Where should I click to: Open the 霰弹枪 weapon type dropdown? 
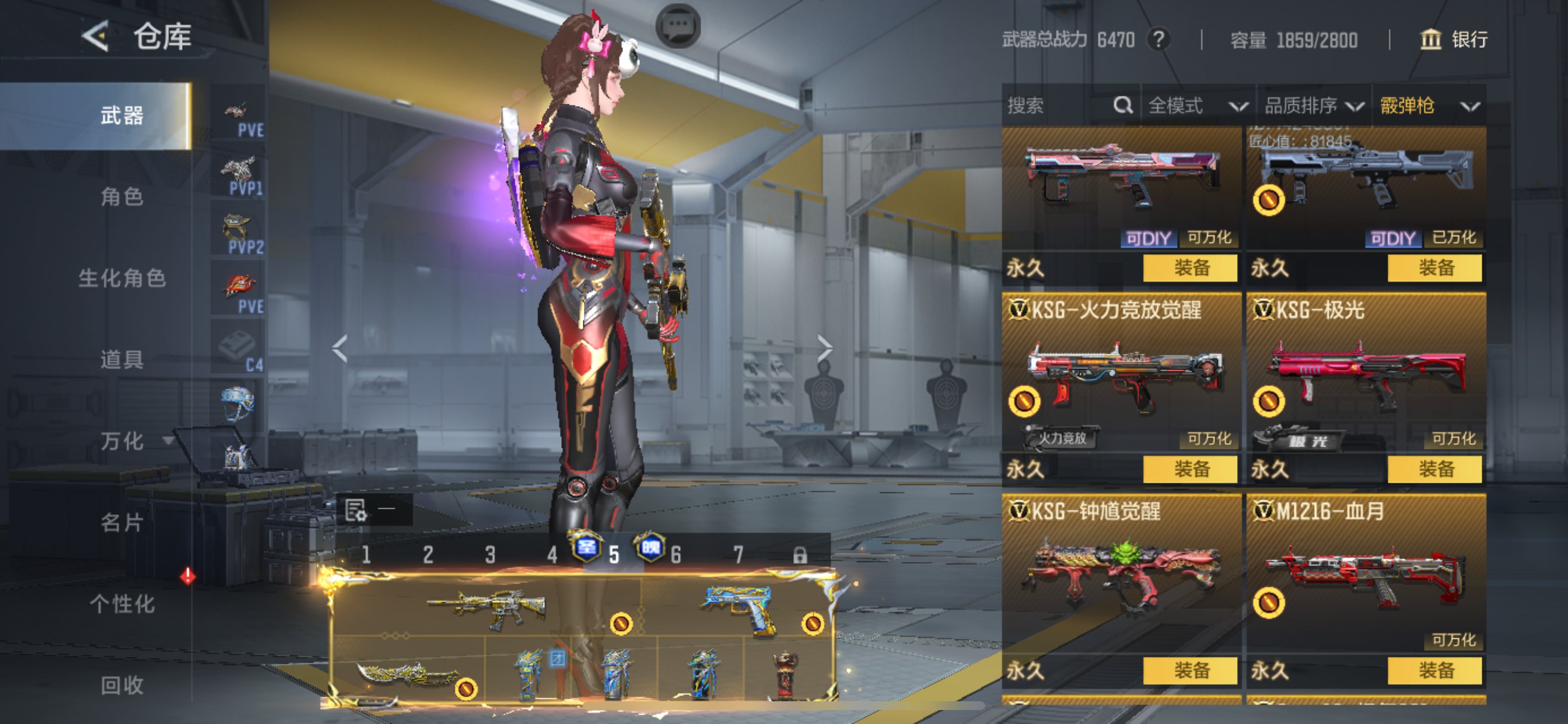tap(1429, 106)
